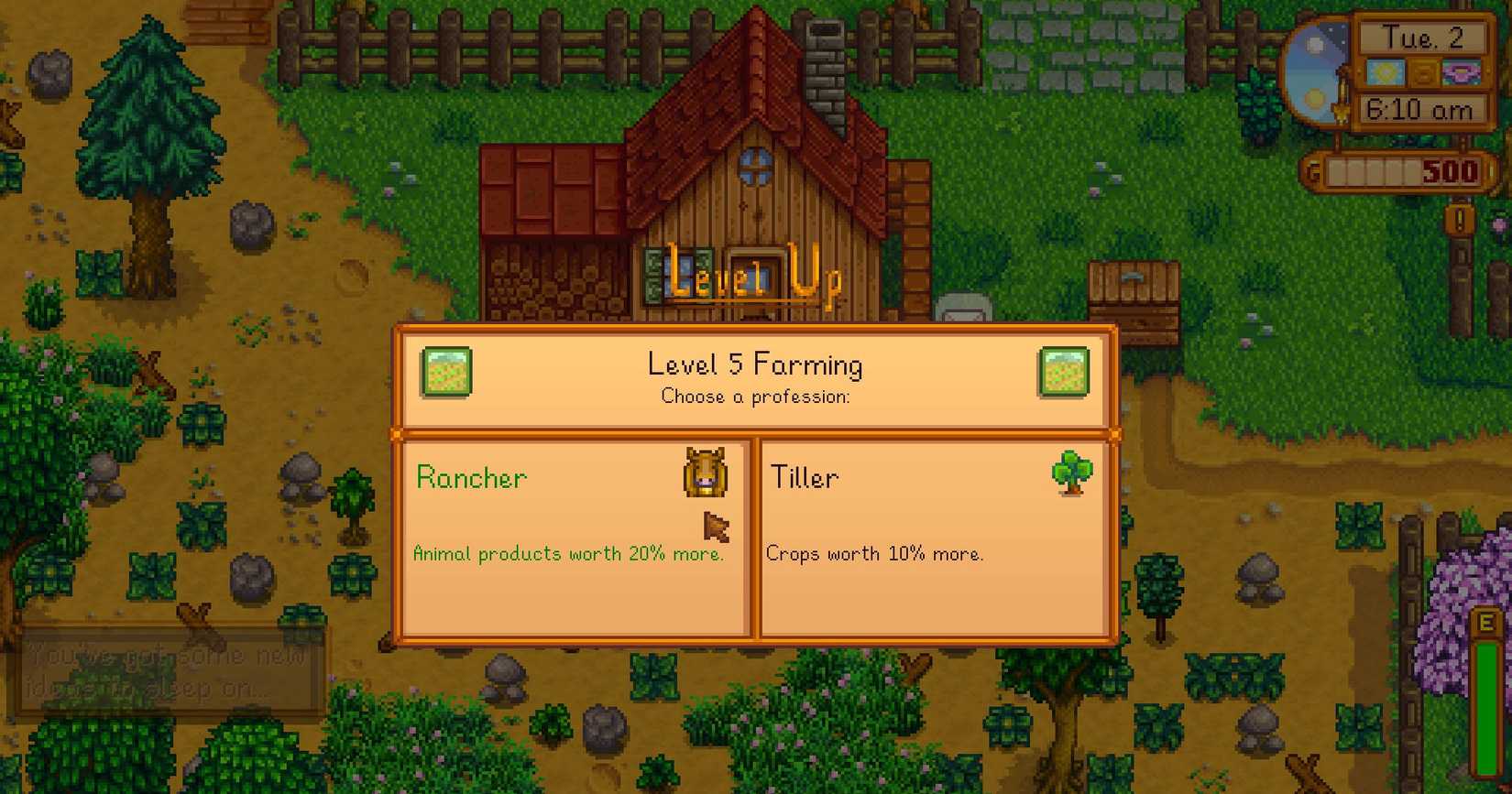Screen dimensions: 1512x794
Task: Click the left farming skill icon in the header
Action: [446, 372]
